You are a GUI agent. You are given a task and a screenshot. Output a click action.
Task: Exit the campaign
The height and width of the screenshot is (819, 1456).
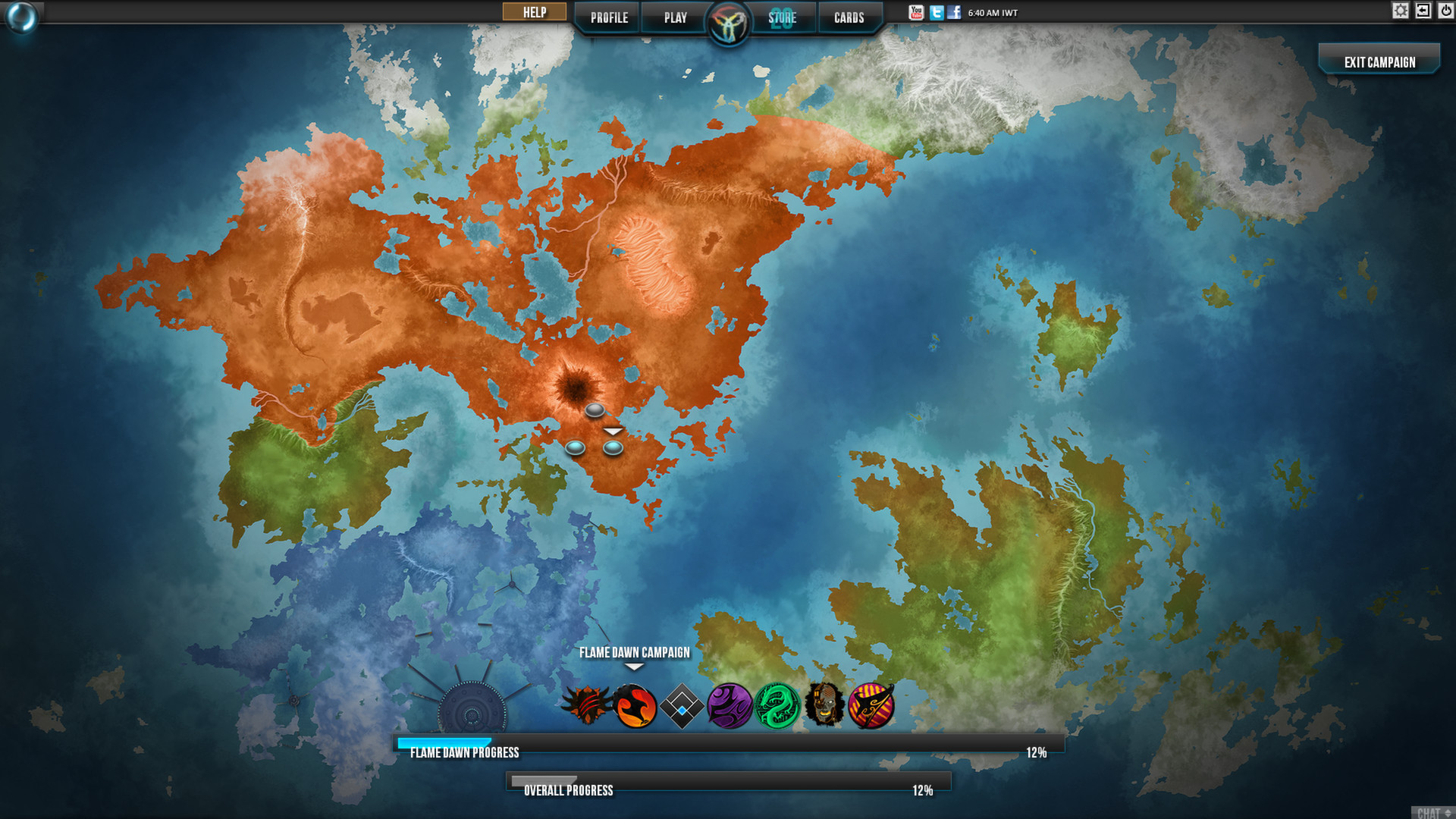point(1379,62)
